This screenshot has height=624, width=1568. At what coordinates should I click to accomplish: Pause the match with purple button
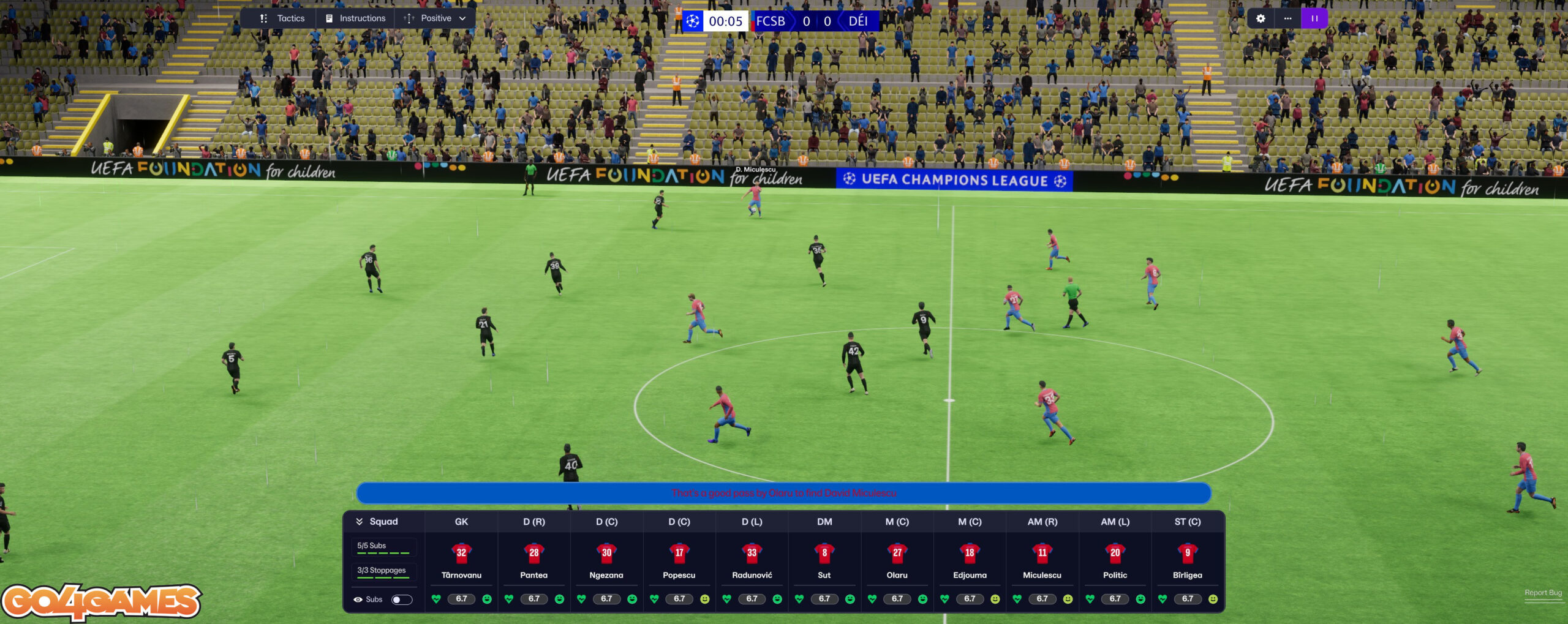pyautogui.click(x=1314, y=18)
